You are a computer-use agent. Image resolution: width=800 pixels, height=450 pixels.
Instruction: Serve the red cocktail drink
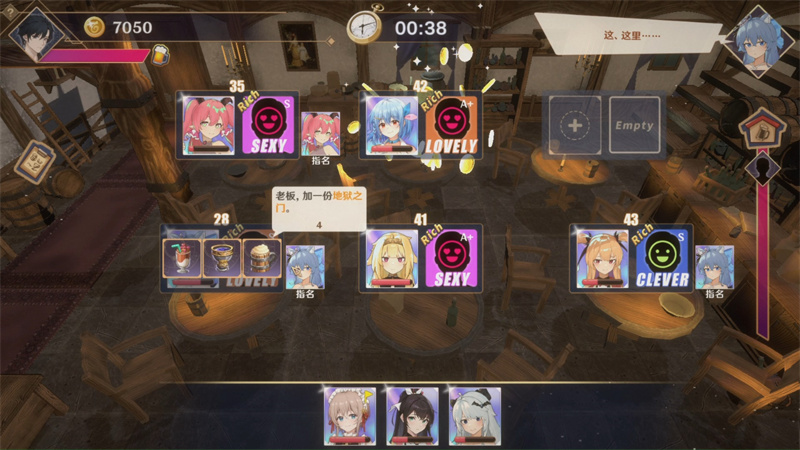pos(182,260)
